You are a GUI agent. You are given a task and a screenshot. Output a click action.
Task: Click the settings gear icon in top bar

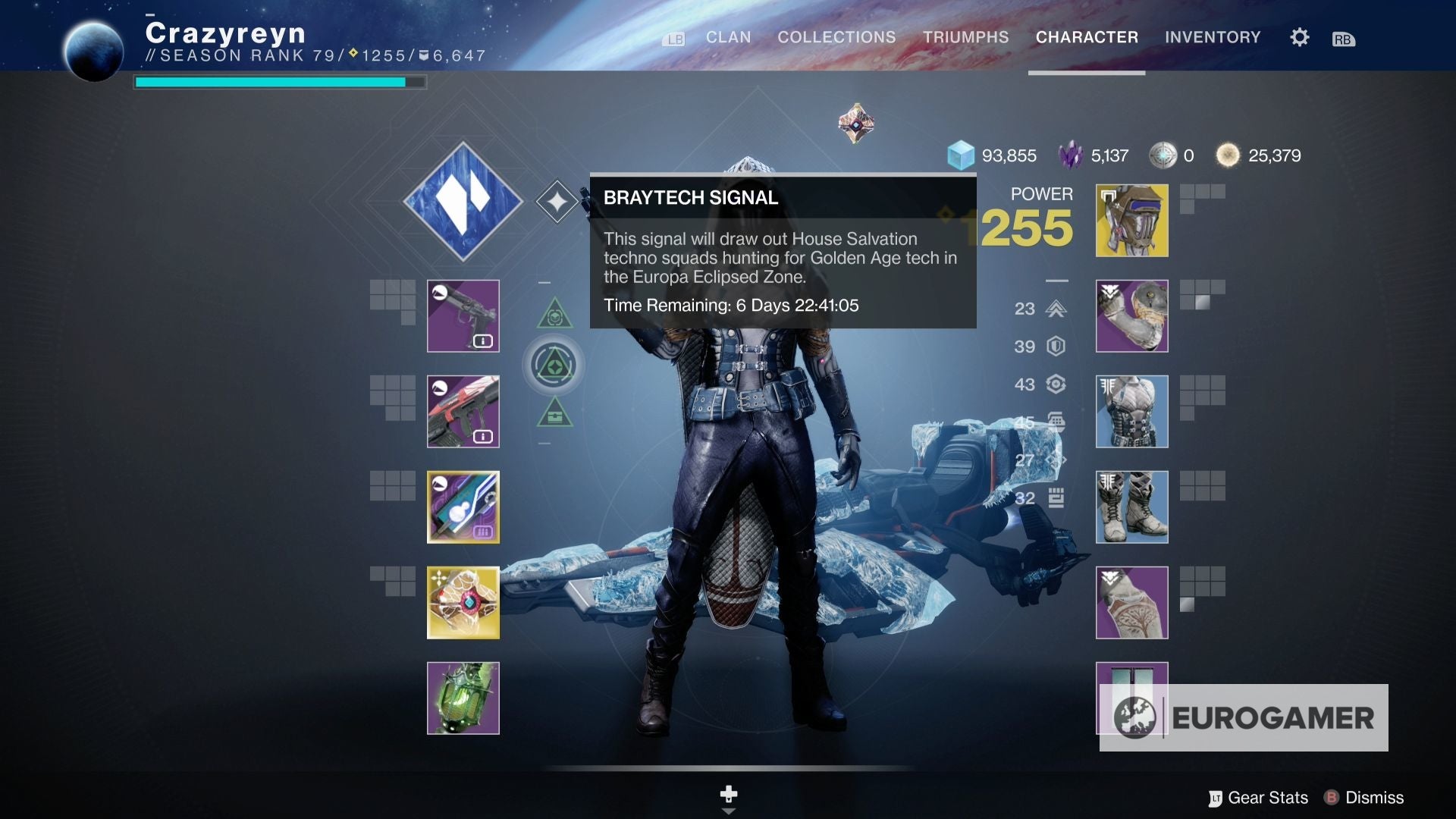pos(1298,37)
